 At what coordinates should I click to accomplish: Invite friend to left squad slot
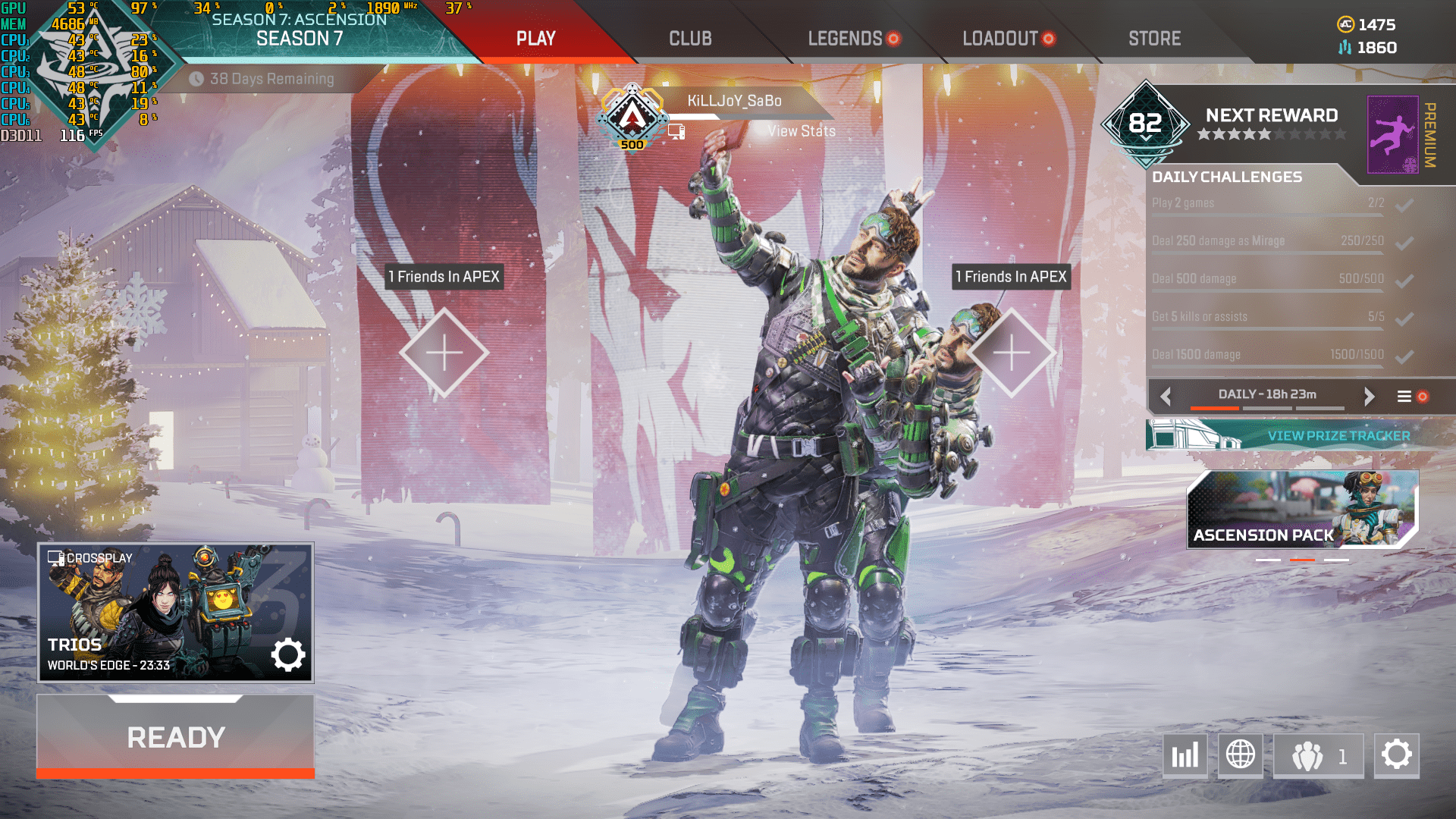444,353
